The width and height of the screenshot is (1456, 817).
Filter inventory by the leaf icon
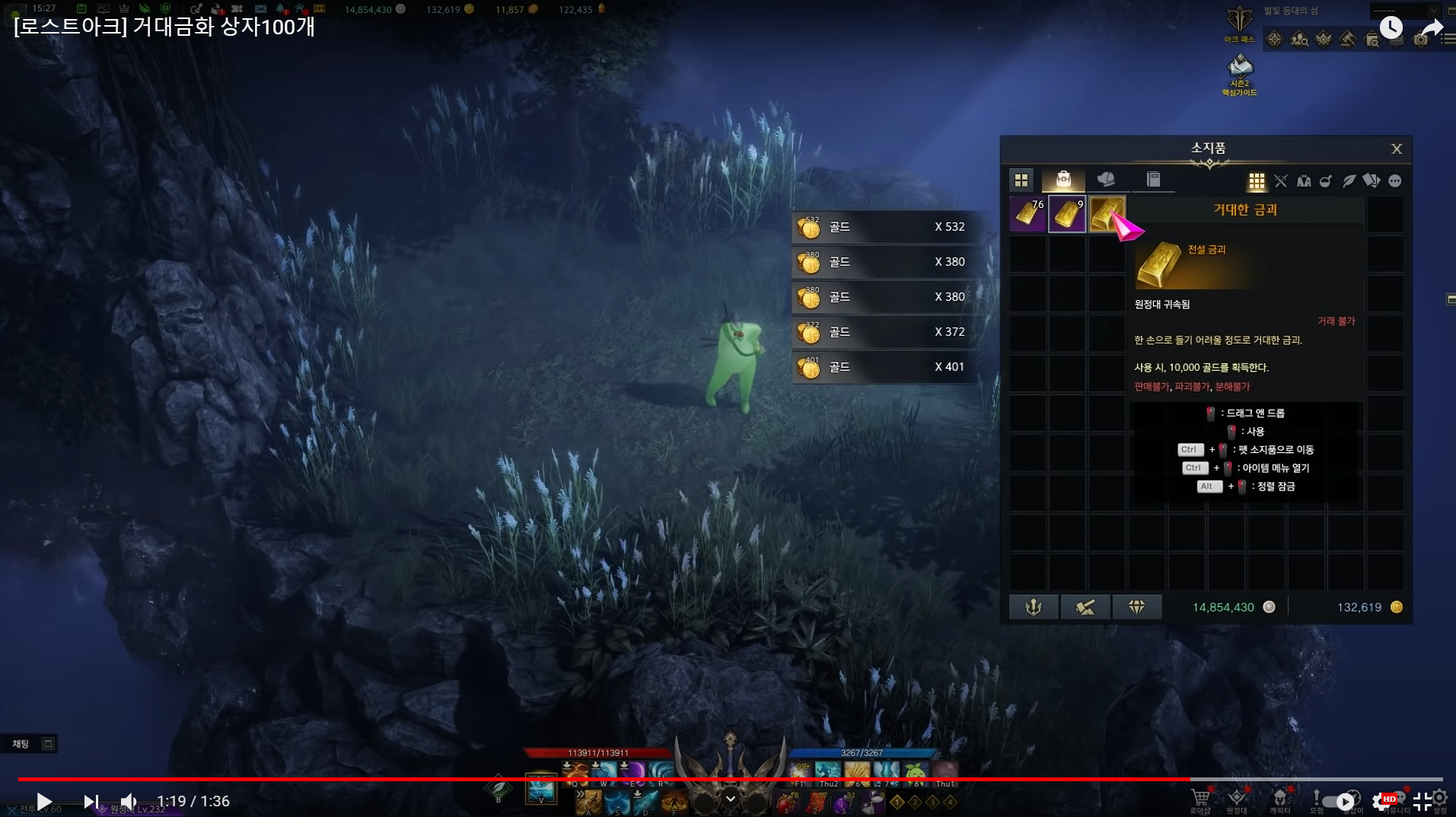(1349, 181)
